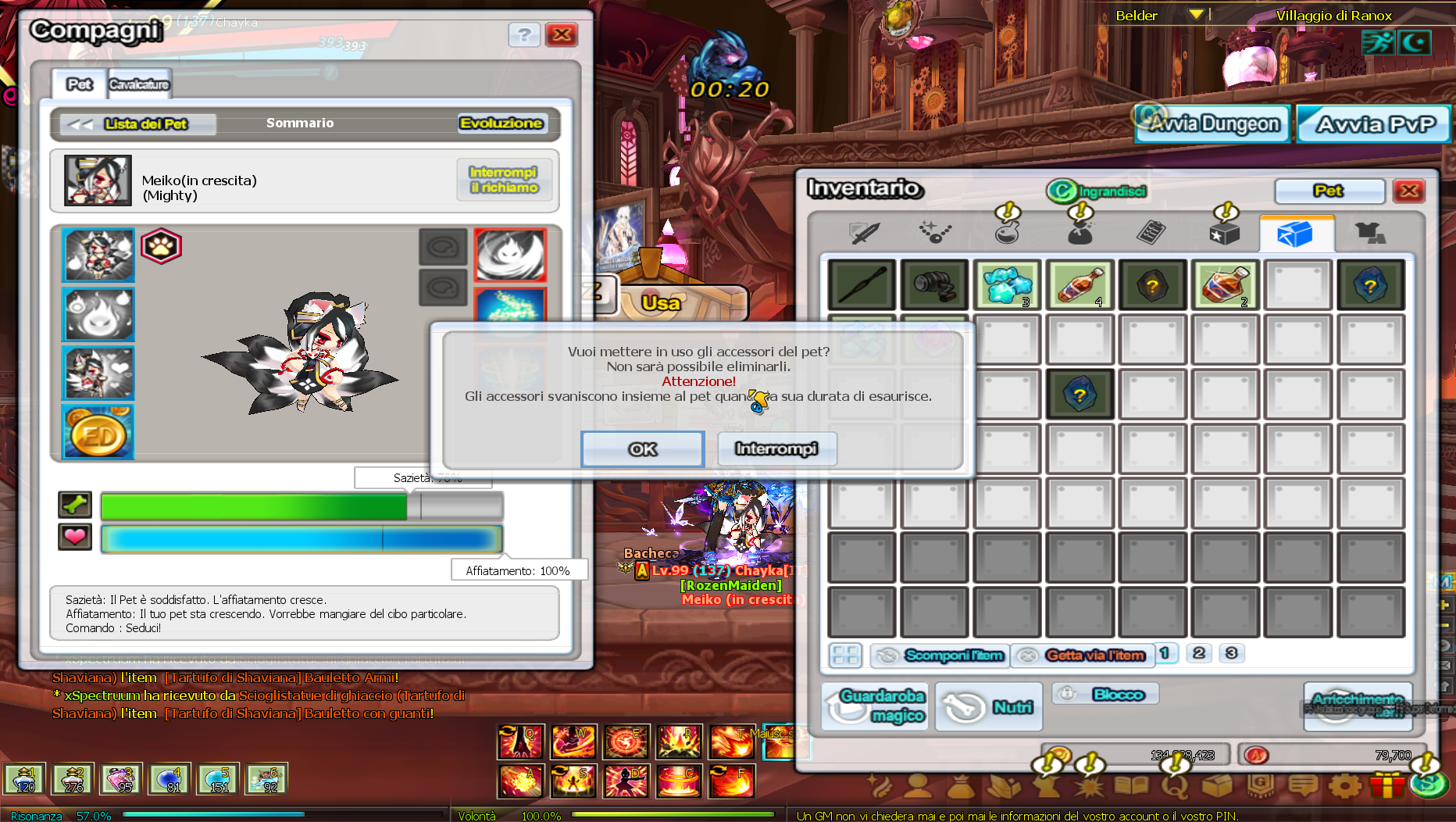Close the Inventario window
The height and width of the screenshot is (822, 1456).
coord(1409,191)
